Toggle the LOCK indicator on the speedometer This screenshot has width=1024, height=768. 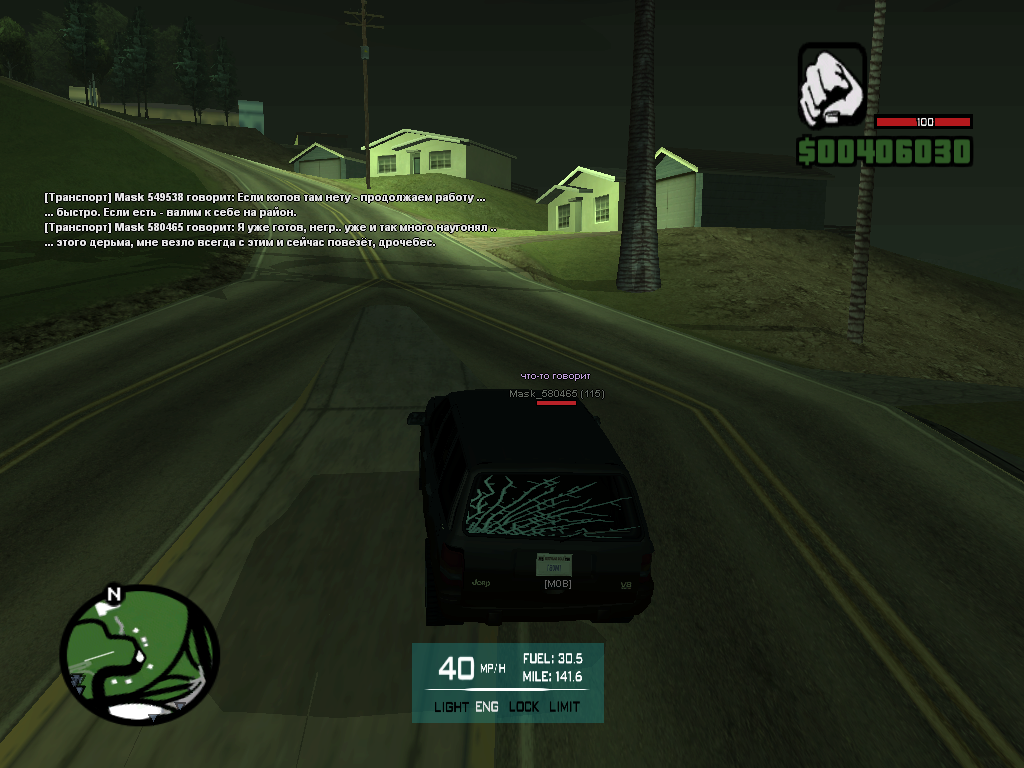tap(523, 707)
